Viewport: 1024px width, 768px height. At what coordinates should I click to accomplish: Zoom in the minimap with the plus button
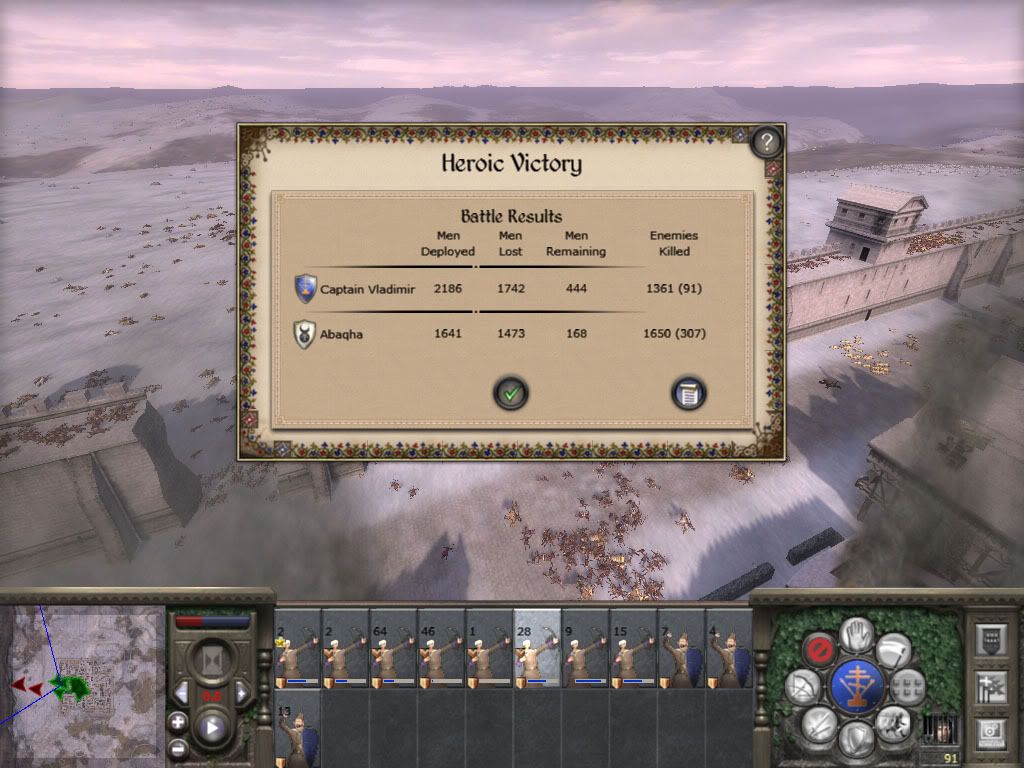(178, 721)
